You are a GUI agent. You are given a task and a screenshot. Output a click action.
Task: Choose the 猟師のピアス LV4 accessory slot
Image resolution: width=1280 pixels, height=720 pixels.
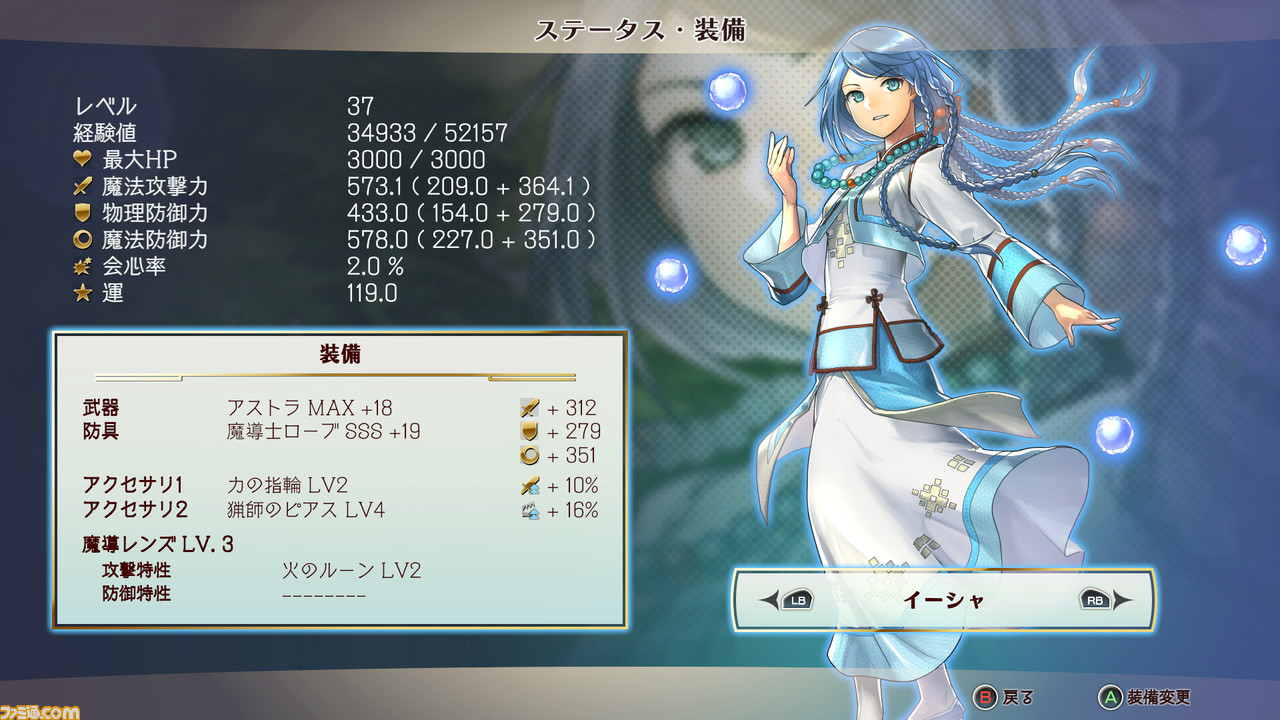click(x=305, y=510)
